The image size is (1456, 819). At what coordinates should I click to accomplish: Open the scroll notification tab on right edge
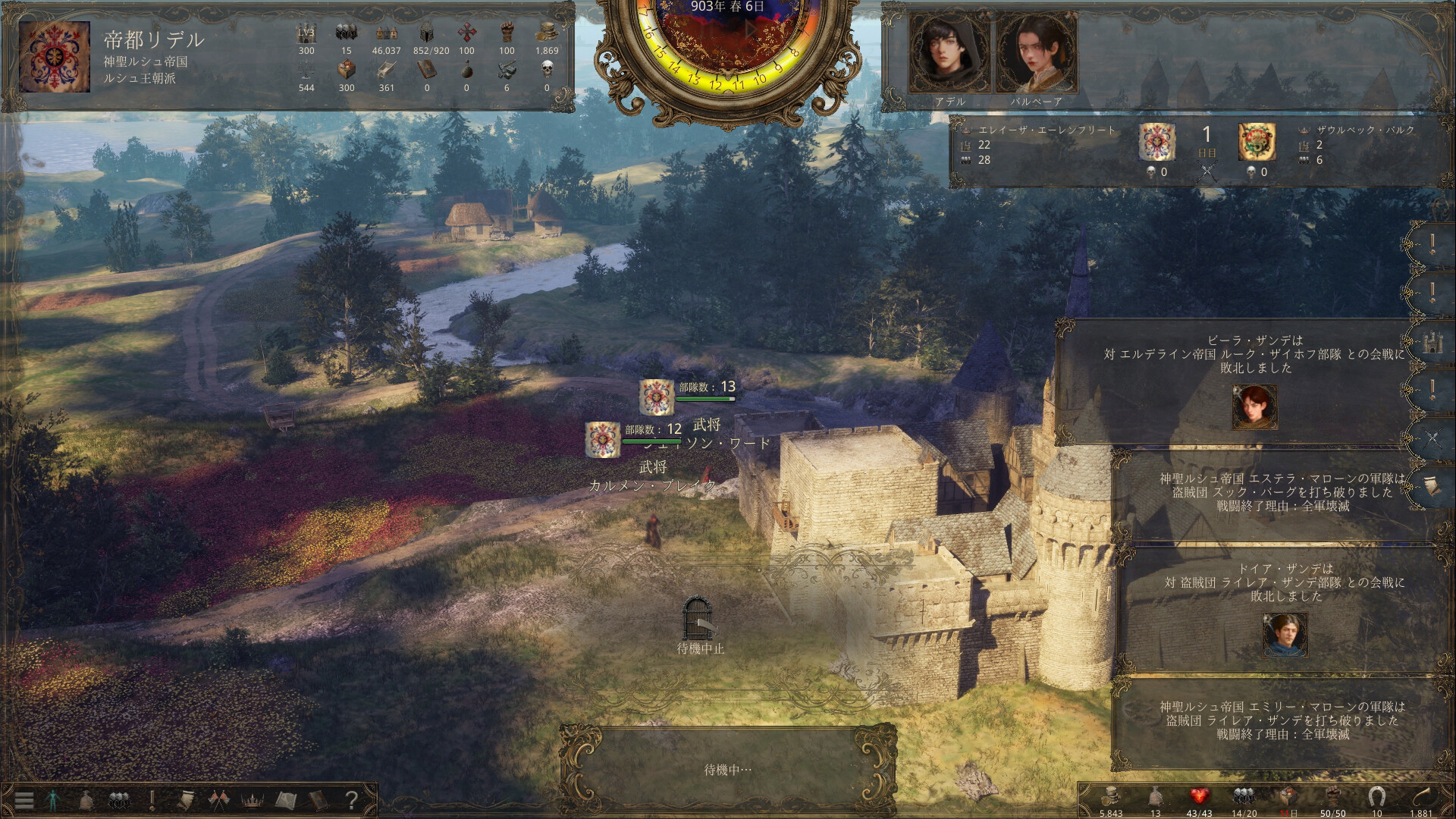click(x=1432, y=486)
